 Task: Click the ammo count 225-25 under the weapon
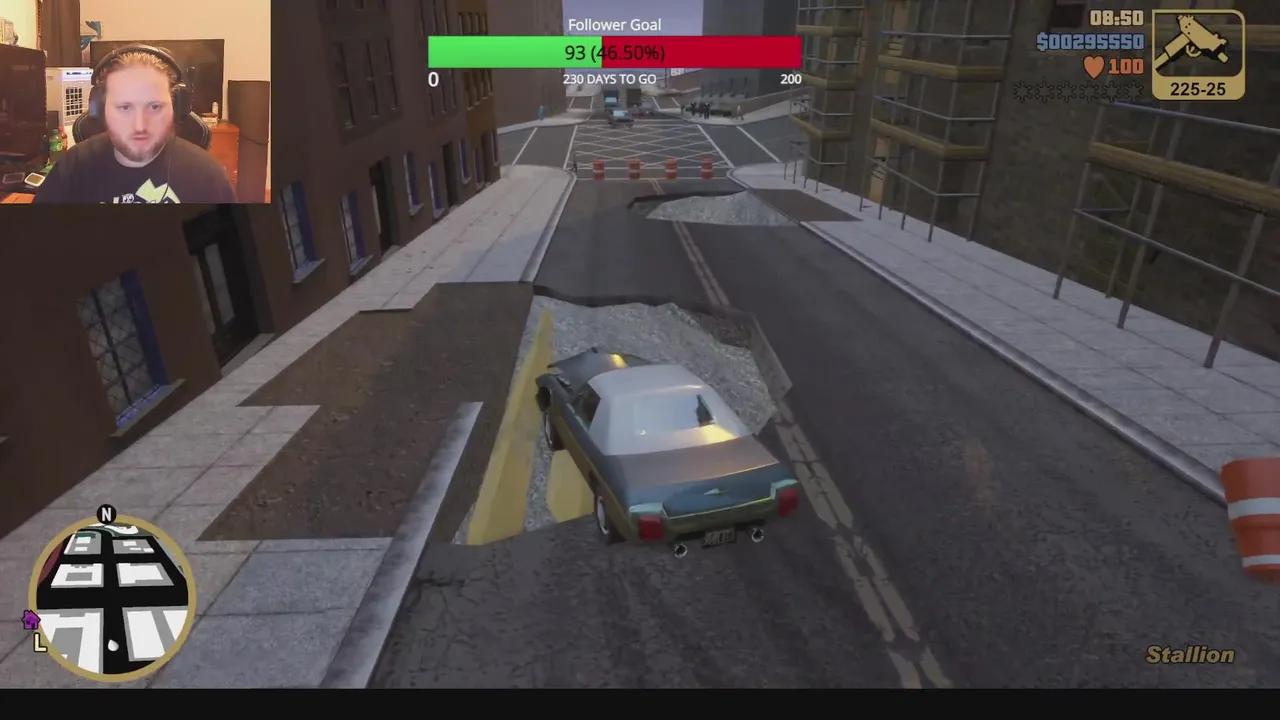point(1196,88)
